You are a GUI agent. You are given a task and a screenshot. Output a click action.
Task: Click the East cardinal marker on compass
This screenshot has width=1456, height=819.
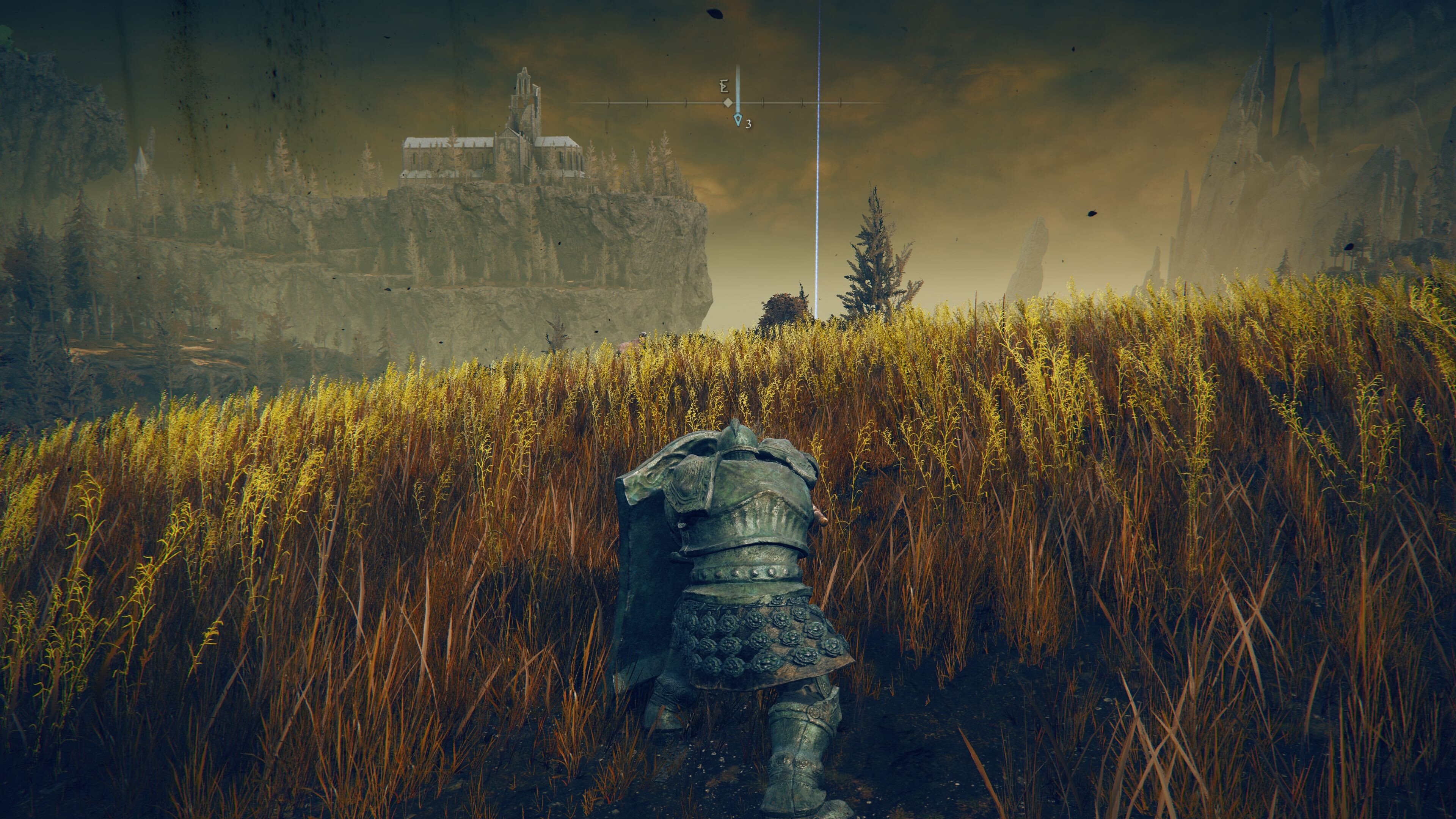725,86
